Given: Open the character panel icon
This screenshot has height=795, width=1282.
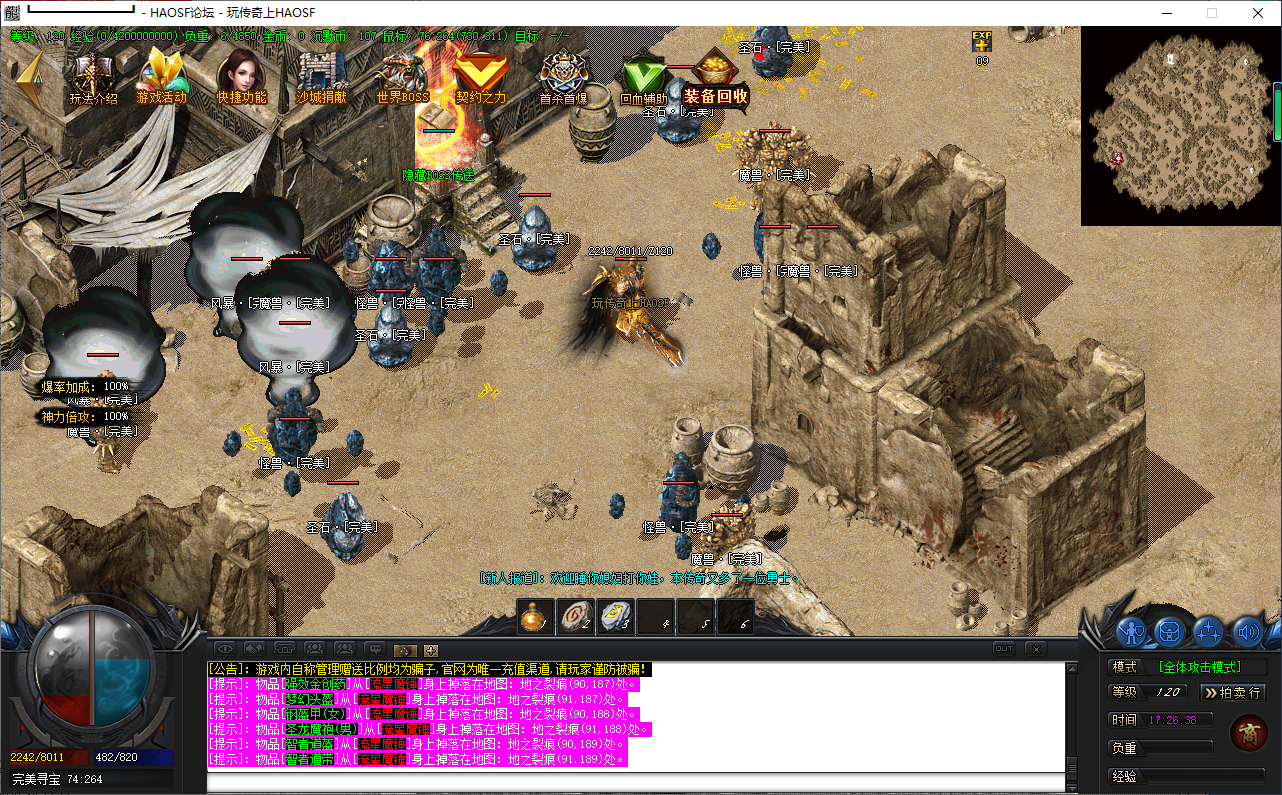Looking at the screenshot, I should pyautogui.click(x=1131, y=632).
